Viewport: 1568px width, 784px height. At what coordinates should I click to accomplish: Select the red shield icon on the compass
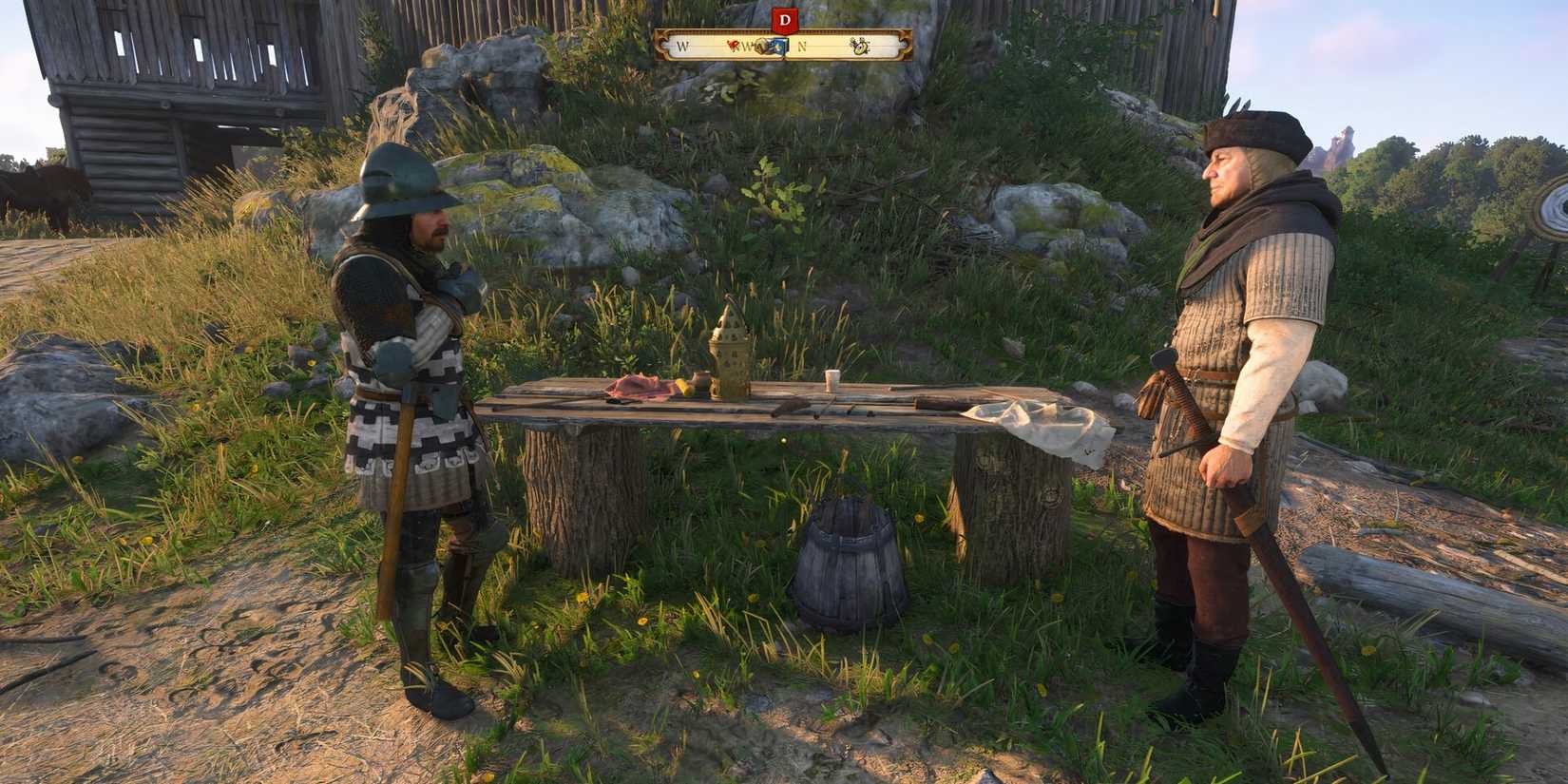coord(733,46)
